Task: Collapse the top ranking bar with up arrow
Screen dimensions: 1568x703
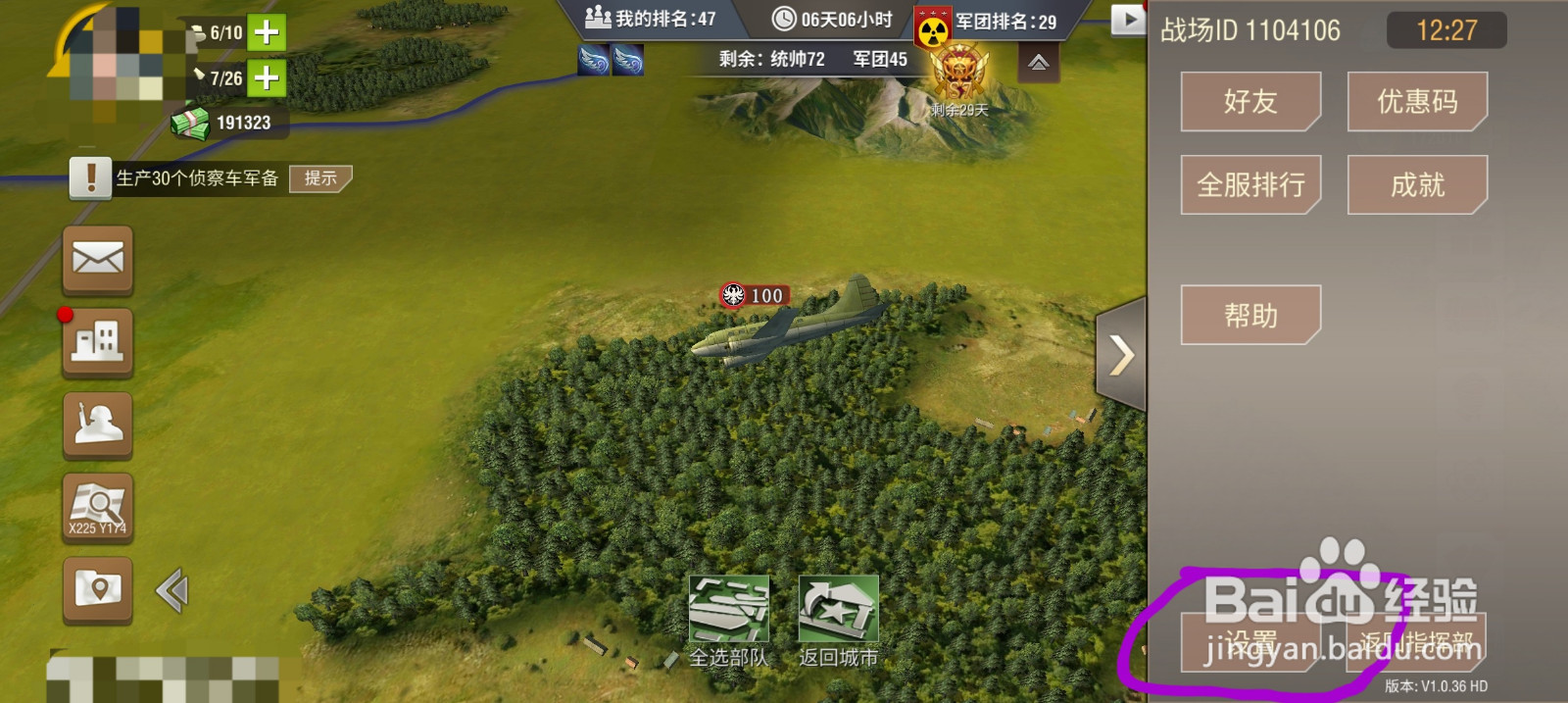Action: coord(1039,64)
